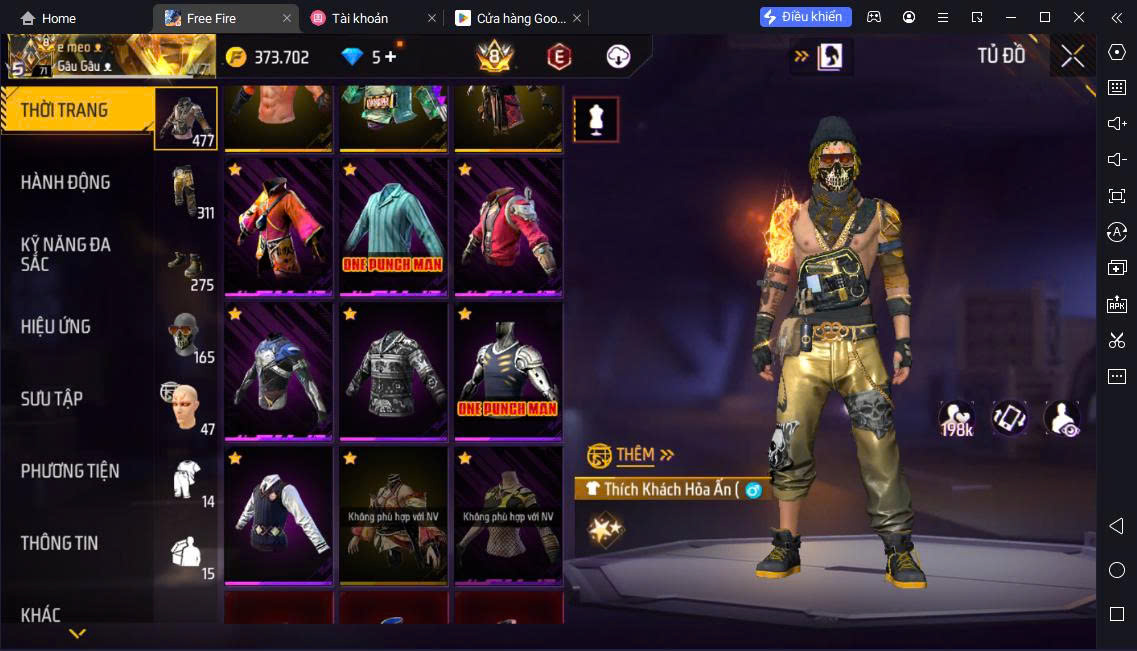Click the 198k likes heart icon

point(956,418)
